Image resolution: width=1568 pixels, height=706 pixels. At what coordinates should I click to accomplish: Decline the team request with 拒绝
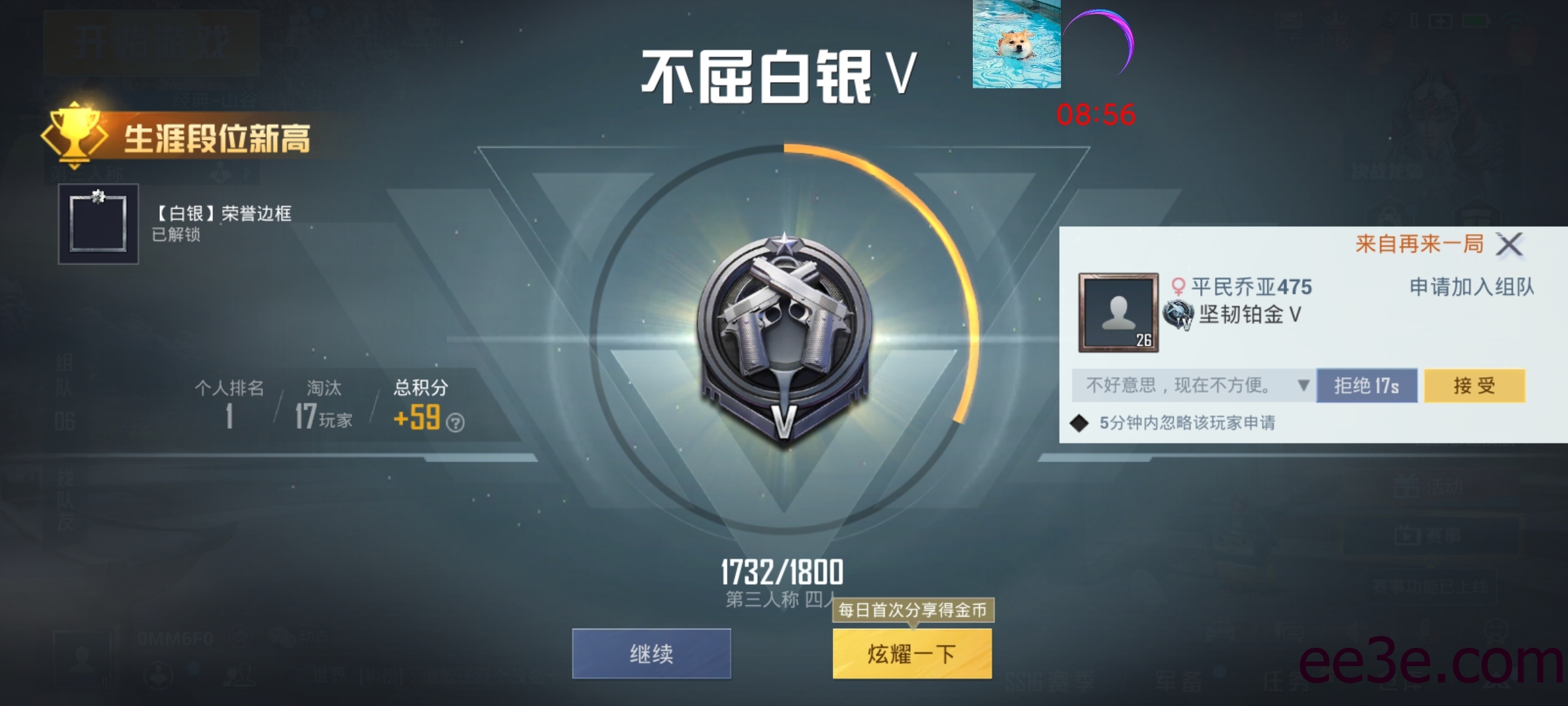pos(1366,386)
